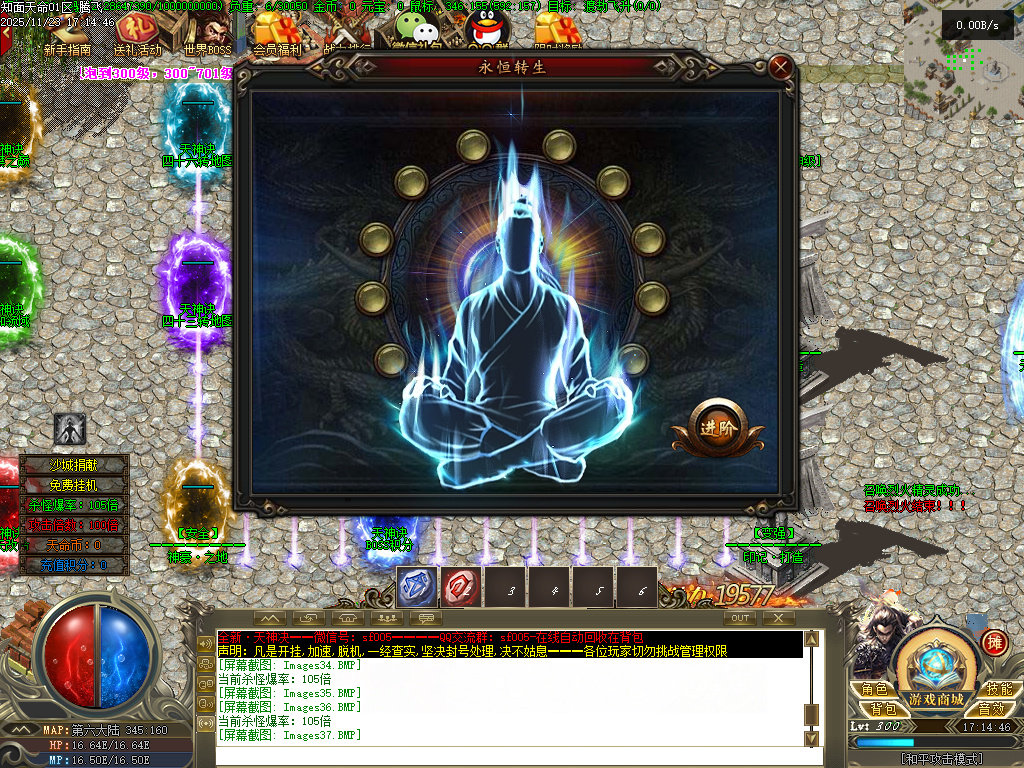Open the 角色 character panel

[x=874, y=689]
